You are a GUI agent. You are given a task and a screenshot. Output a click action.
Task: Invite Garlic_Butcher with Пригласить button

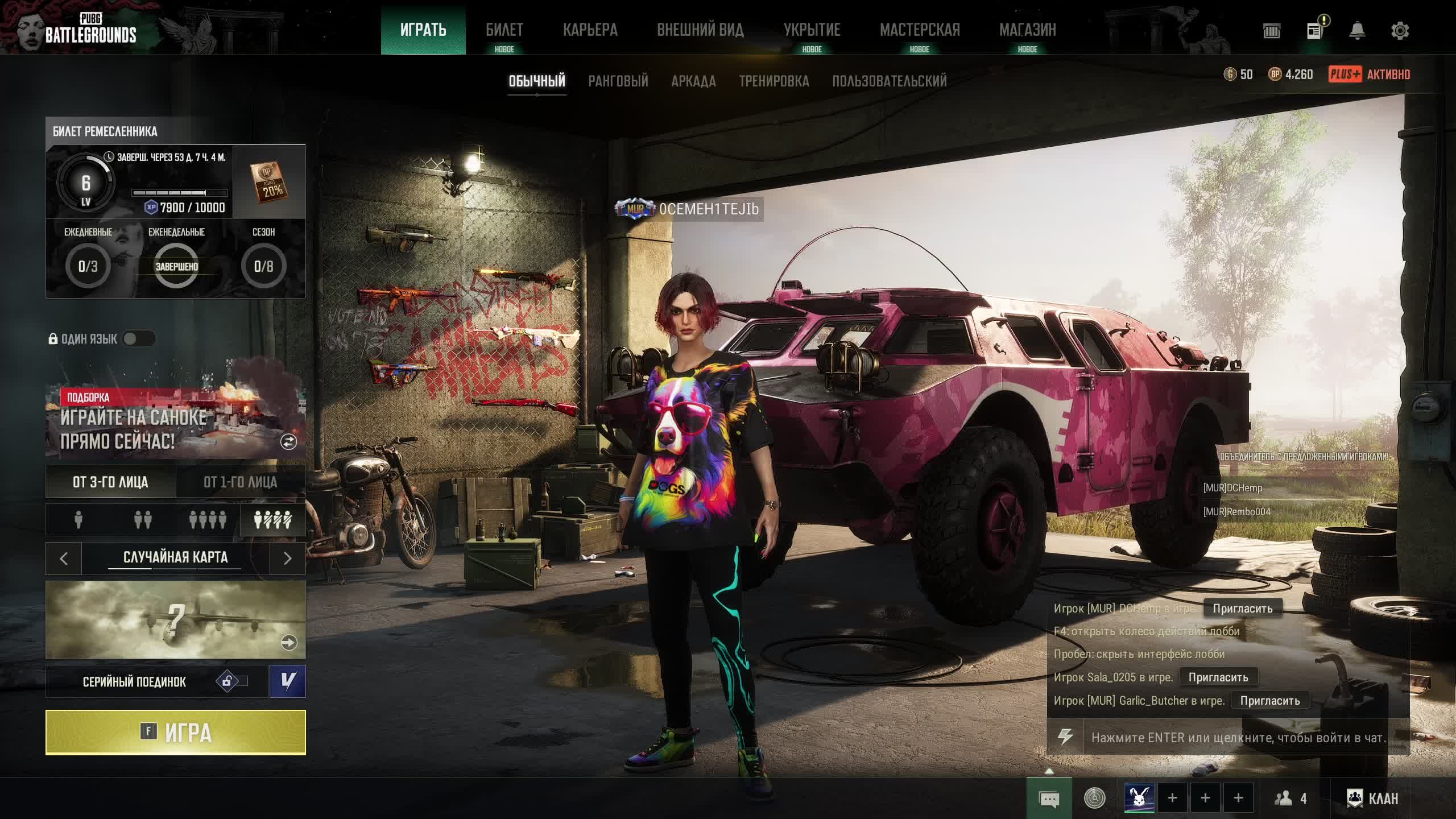pos(1269,701)
